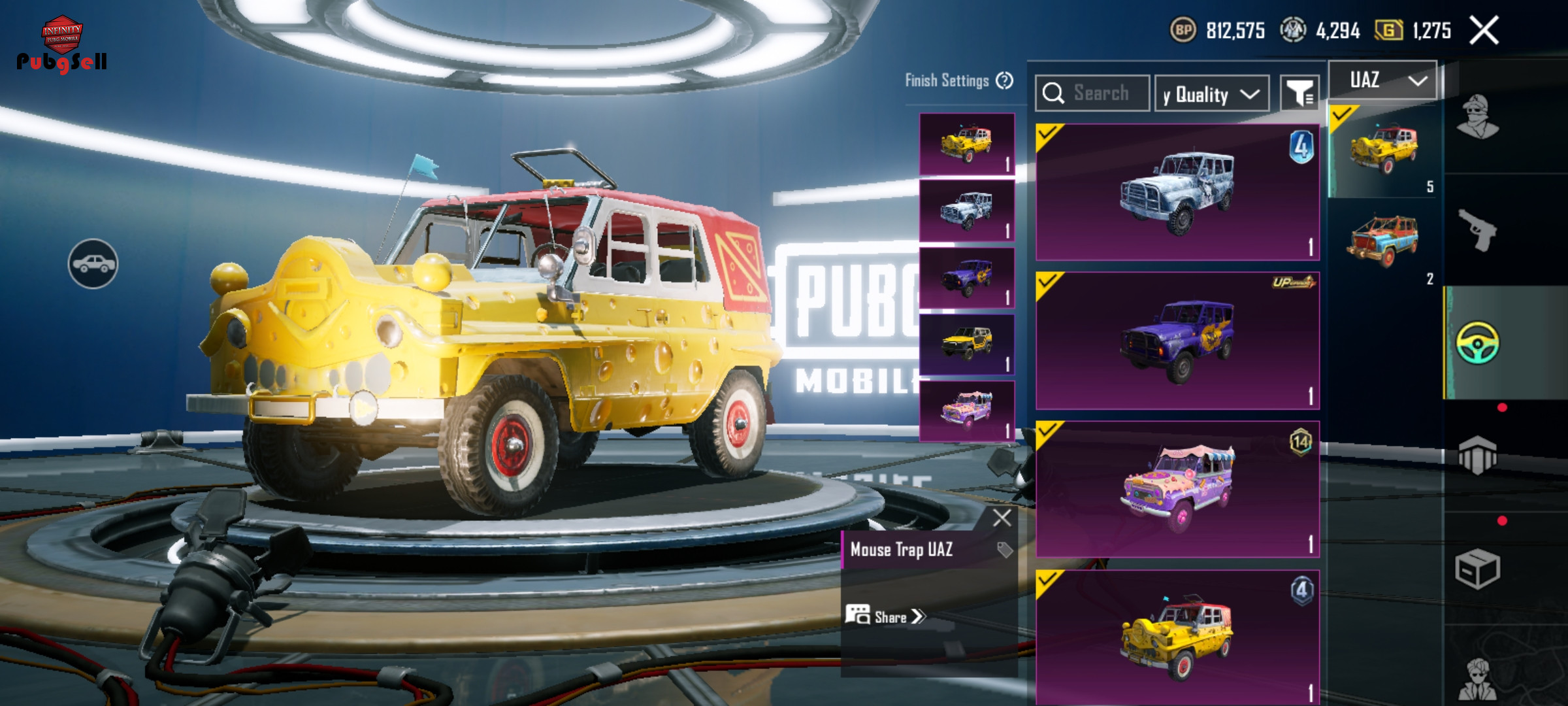Viewport: 1568px width, 706px height.
Task: Open the box crate tab
Action: coord(1478,569)
